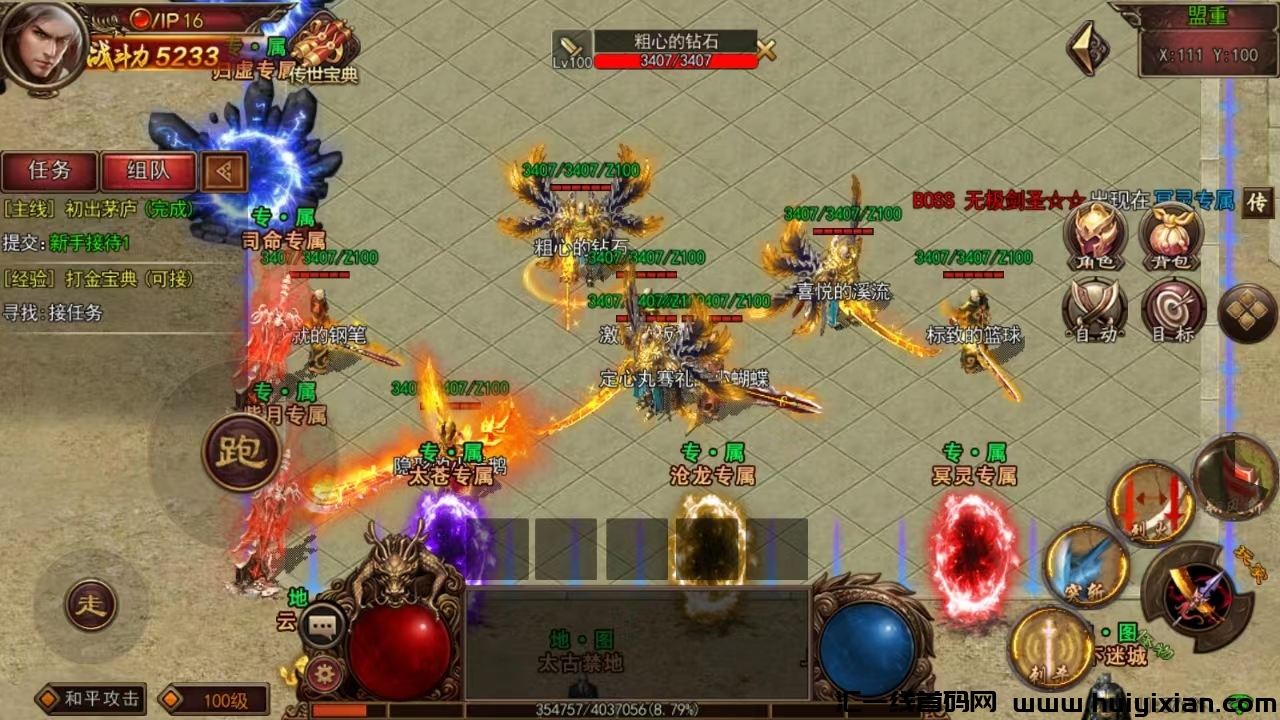Screen dimensions: 1280x720
Task: Open settings via the gear icon
Action: (320, 671)
